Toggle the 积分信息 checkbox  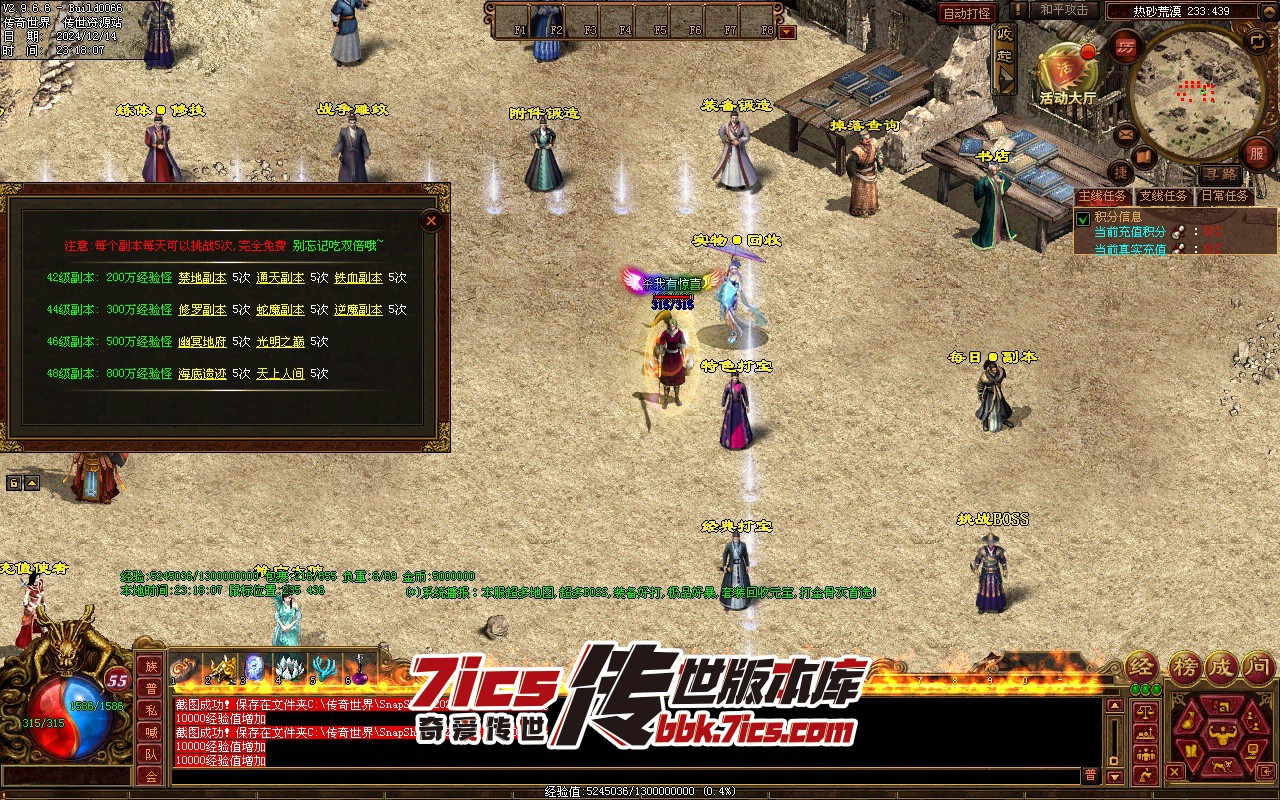coord(1083,218)
